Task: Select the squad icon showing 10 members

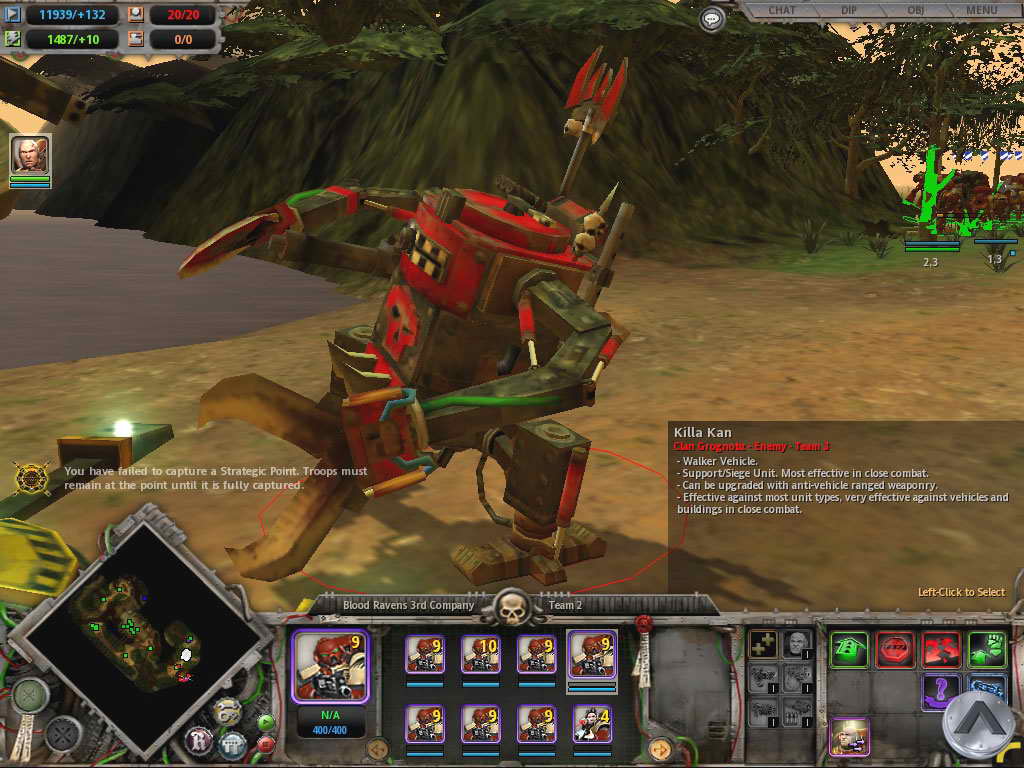Action: point(480,654)
